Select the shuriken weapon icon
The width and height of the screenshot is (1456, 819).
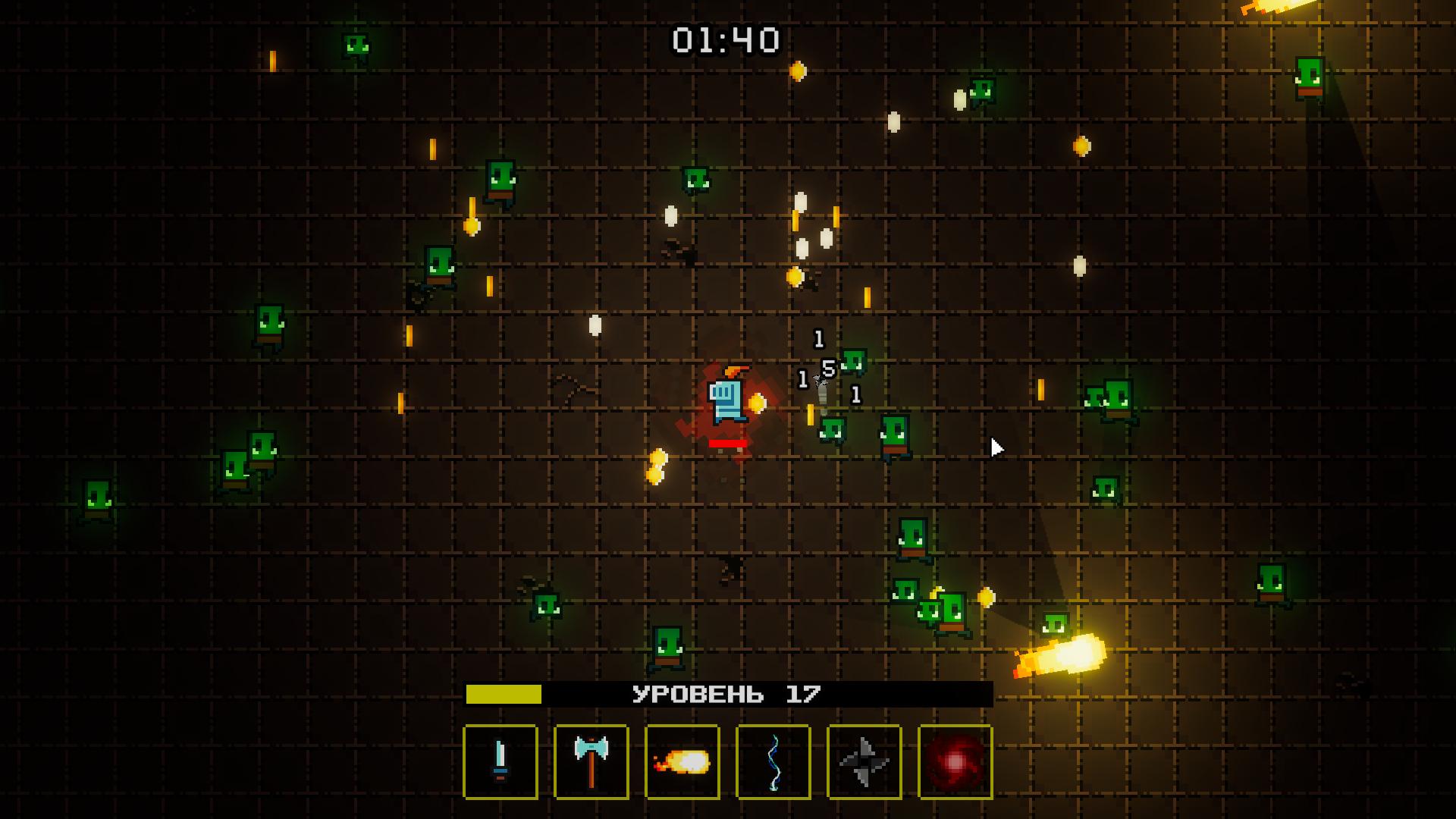click(x=864, y=759)
